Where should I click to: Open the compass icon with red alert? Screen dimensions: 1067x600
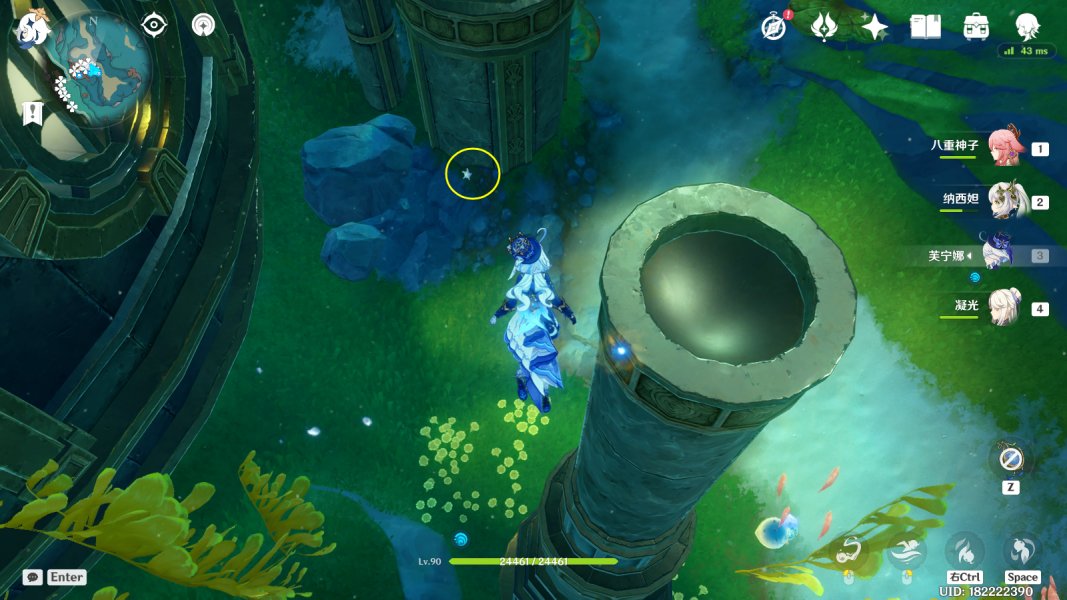[773, 27]
